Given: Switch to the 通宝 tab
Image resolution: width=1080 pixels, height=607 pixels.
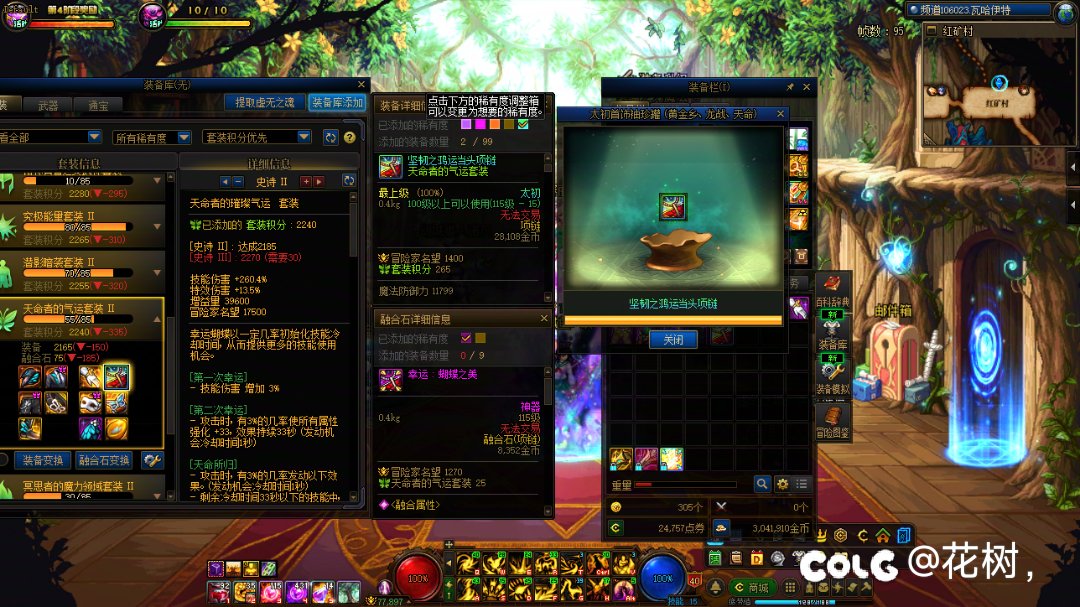Looking at the screenshot, I should (x=98, y=104).
